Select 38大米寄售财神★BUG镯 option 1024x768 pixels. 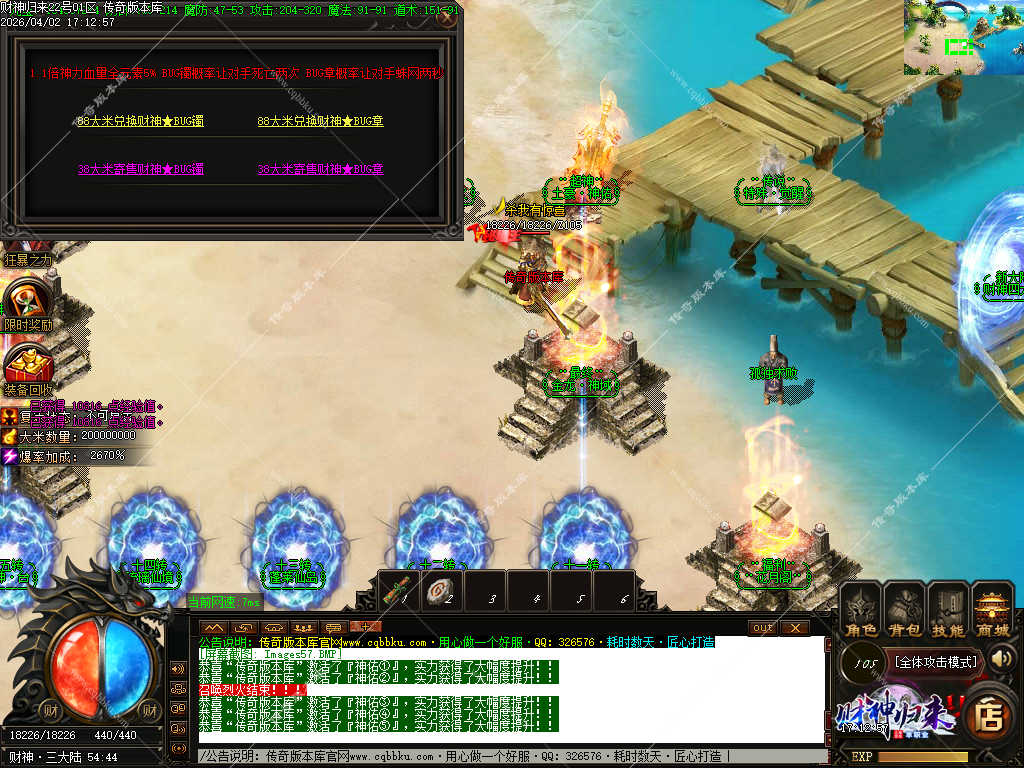point(140,170)
